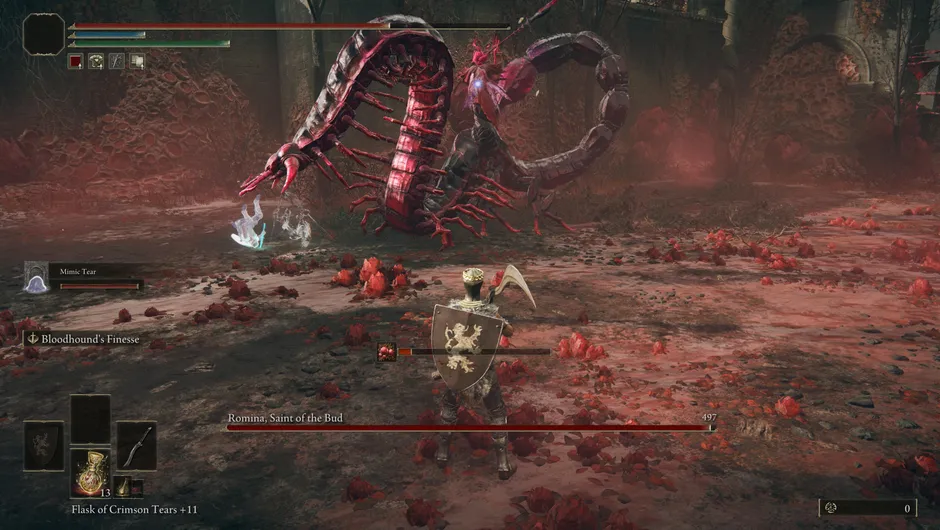Click the red status buildup icon near the player
The height and width of the screenshot is (530, 940).
point(386,351)
